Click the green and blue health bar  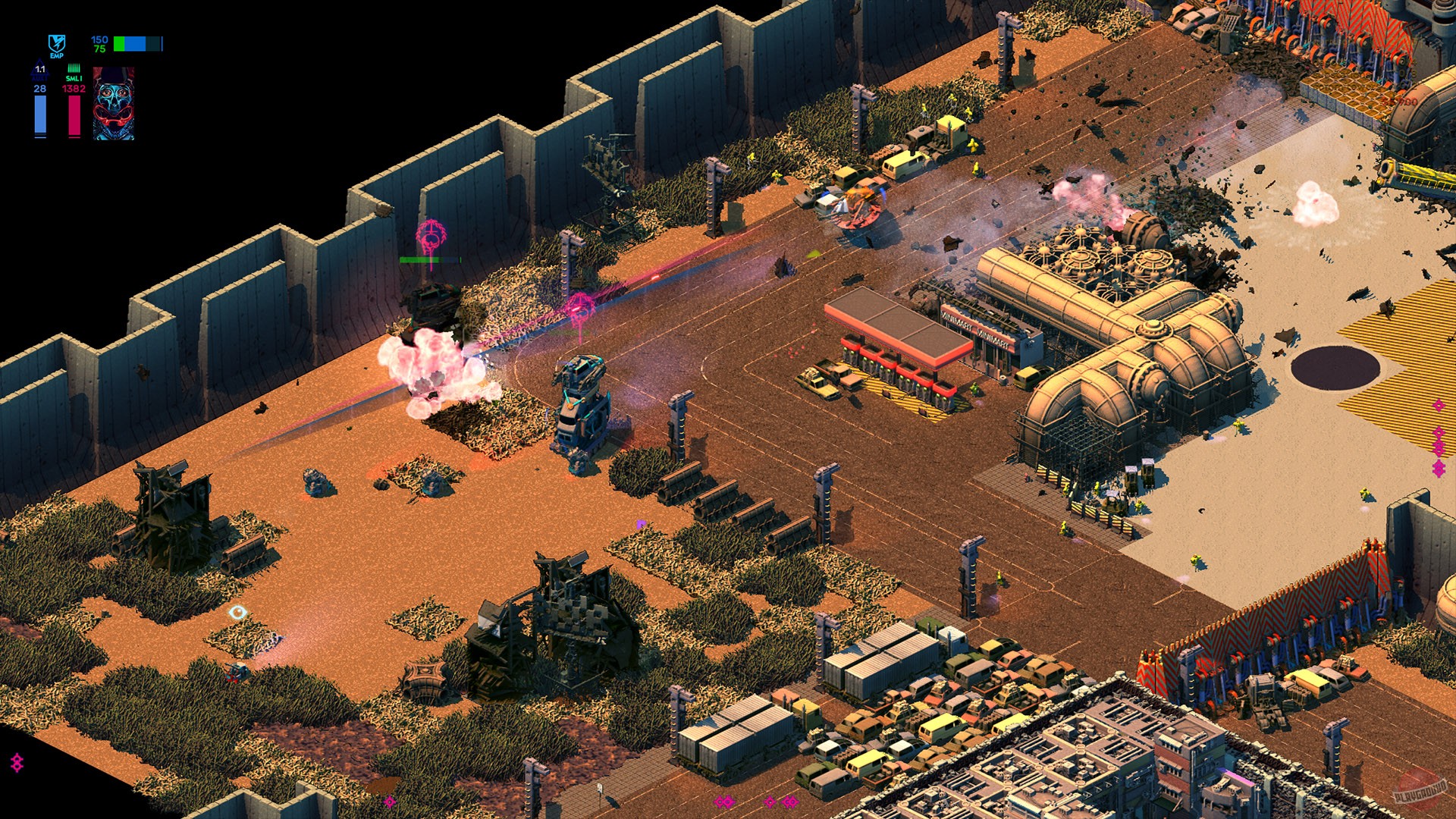click(x=137, y=44)
